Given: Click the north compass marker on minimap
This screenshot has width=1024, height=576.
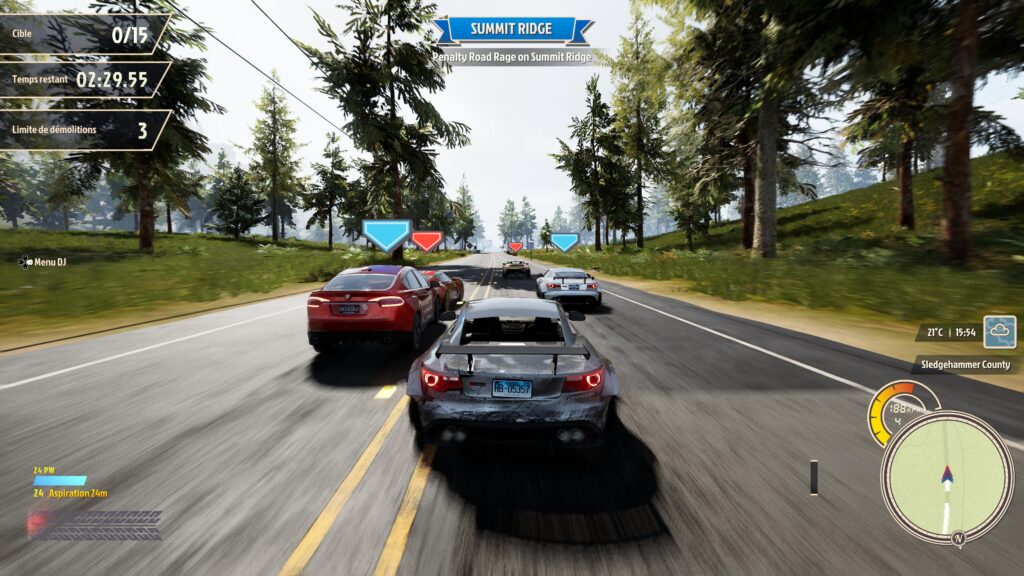Looking at the screenshot, I should pyautogui.click(x=959, y=538).
